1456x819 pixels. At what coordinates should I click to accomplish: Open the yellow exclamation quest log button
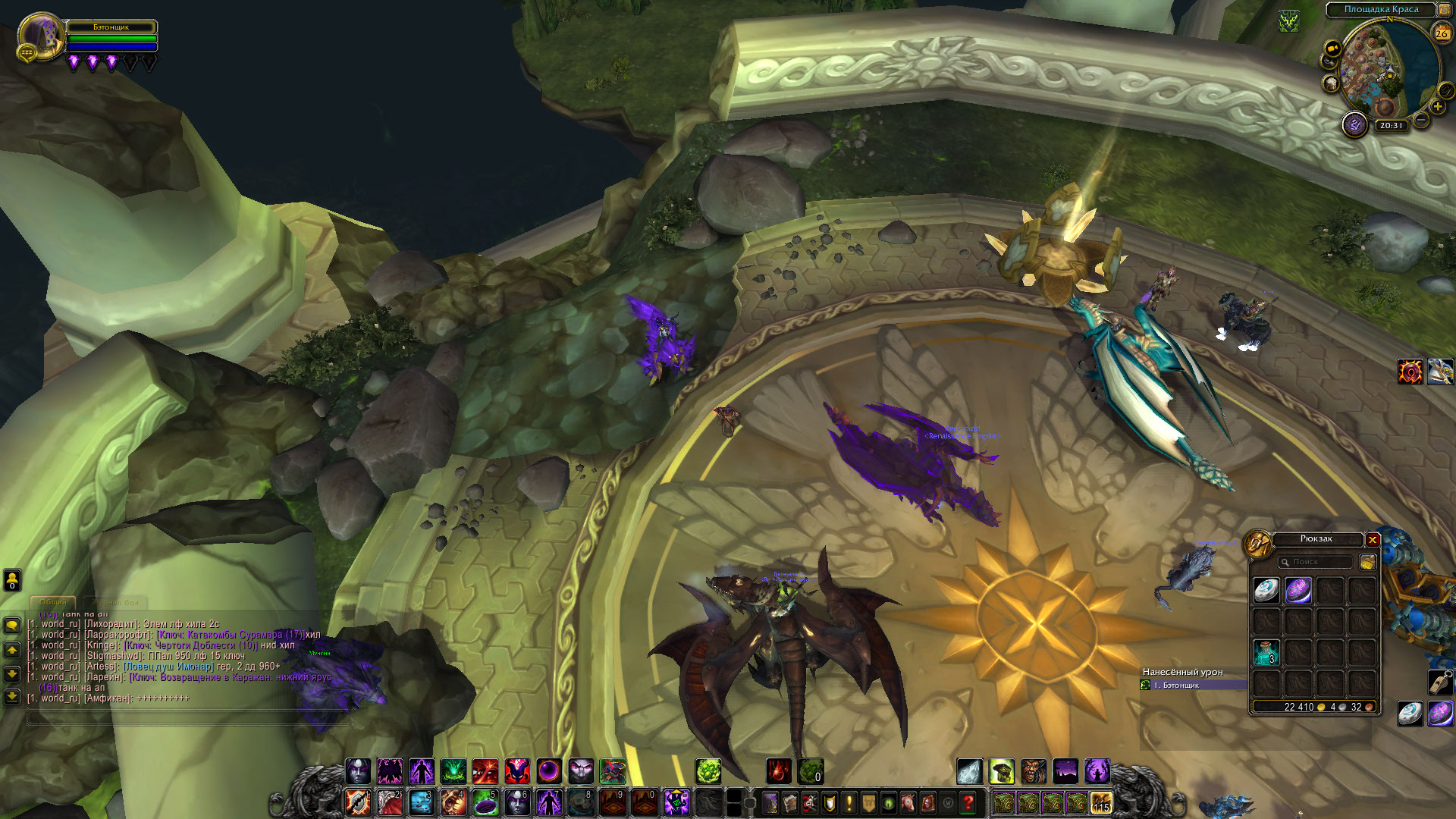pyautogui.click(x=849, y=802)
